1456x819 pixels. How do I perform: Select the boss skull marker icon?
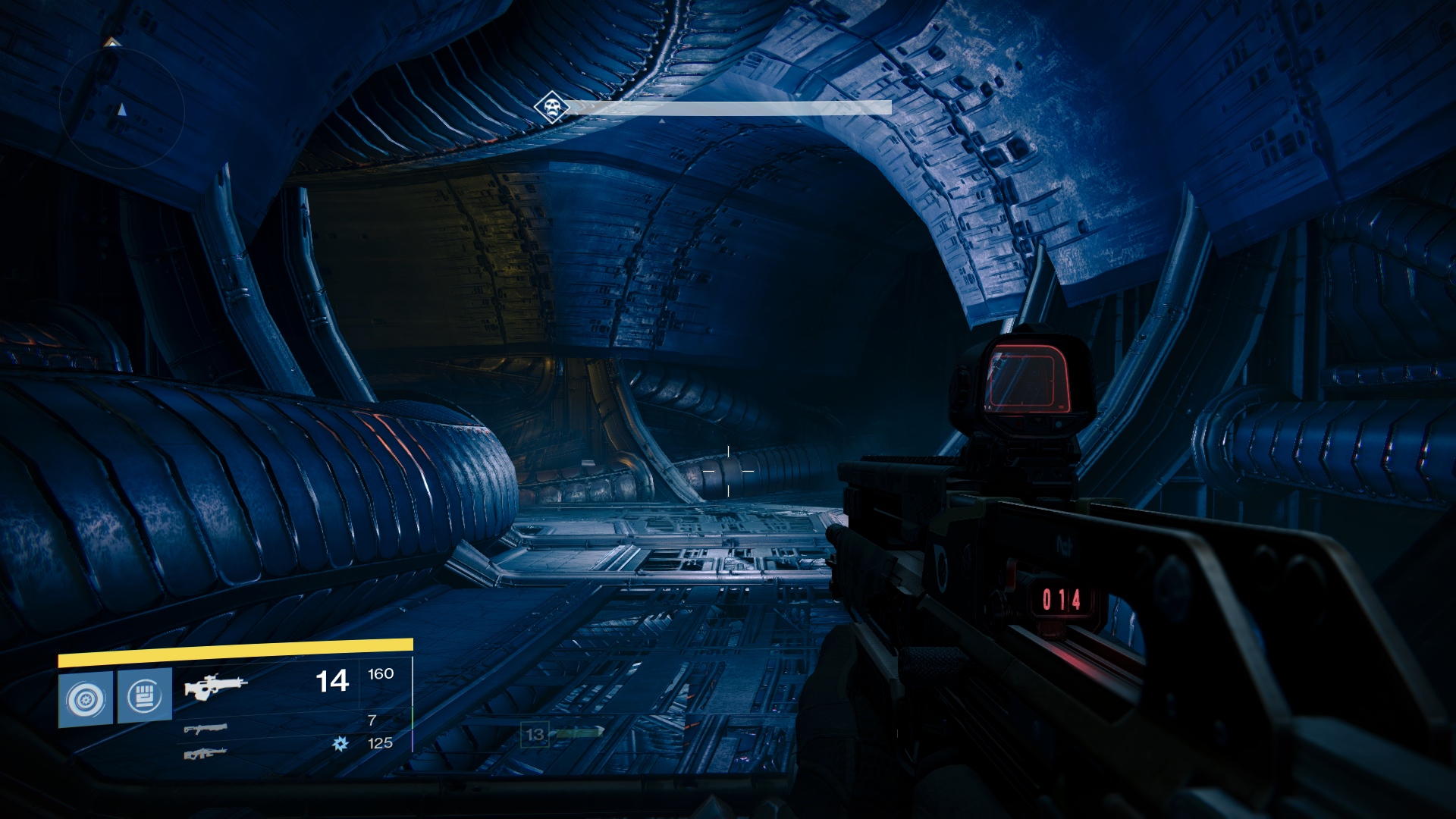pos(551,107)
